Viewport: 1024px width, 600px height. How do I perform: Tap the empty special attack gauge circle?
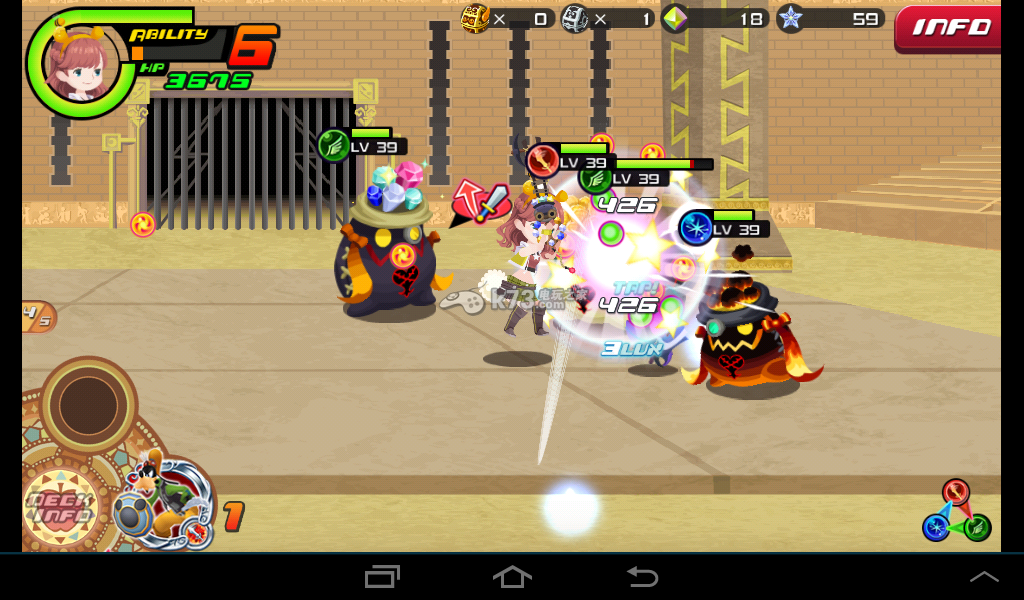coord(88,405)
